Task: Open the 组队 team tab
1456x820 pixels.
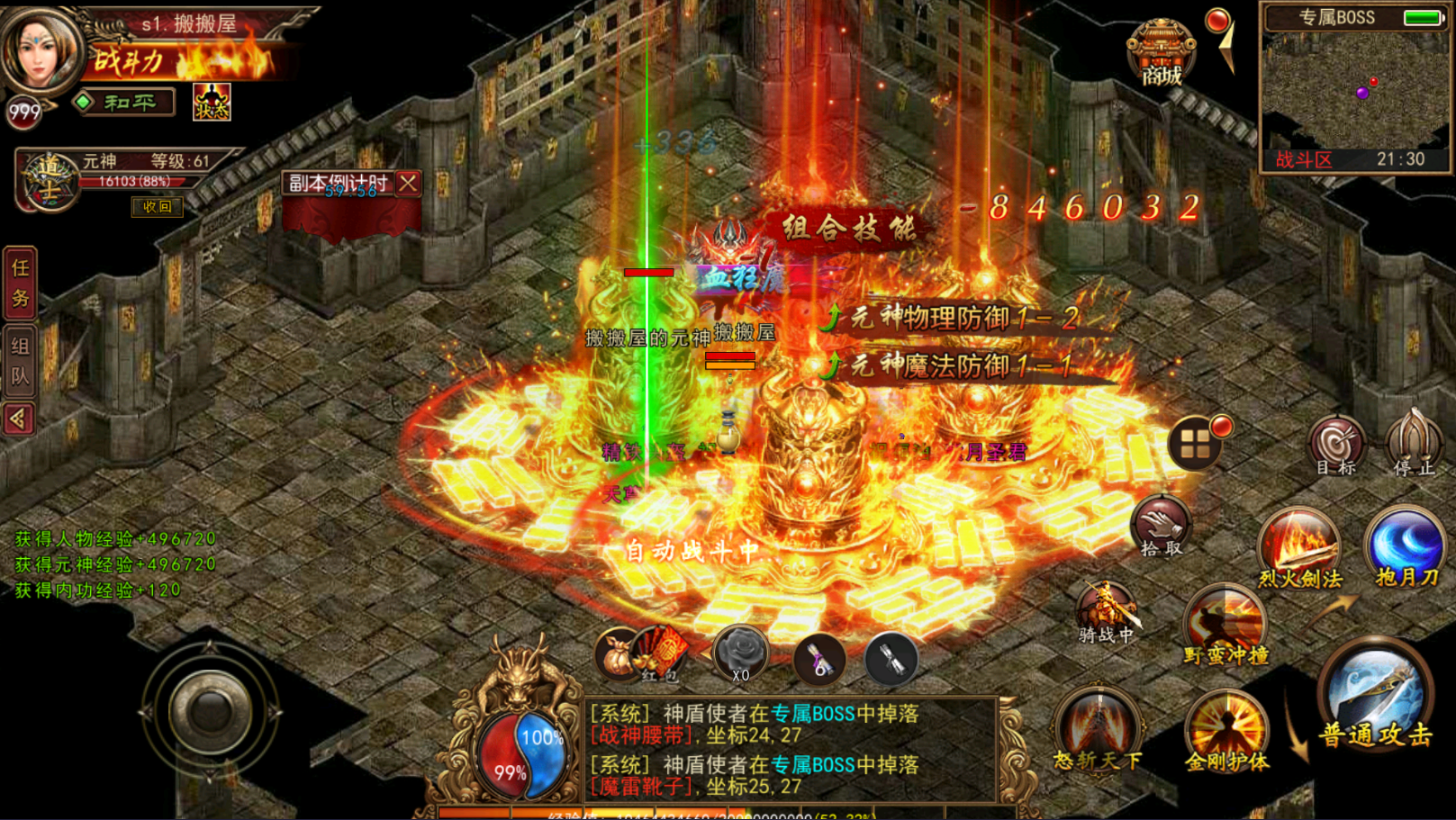Action: coord(20,361)
